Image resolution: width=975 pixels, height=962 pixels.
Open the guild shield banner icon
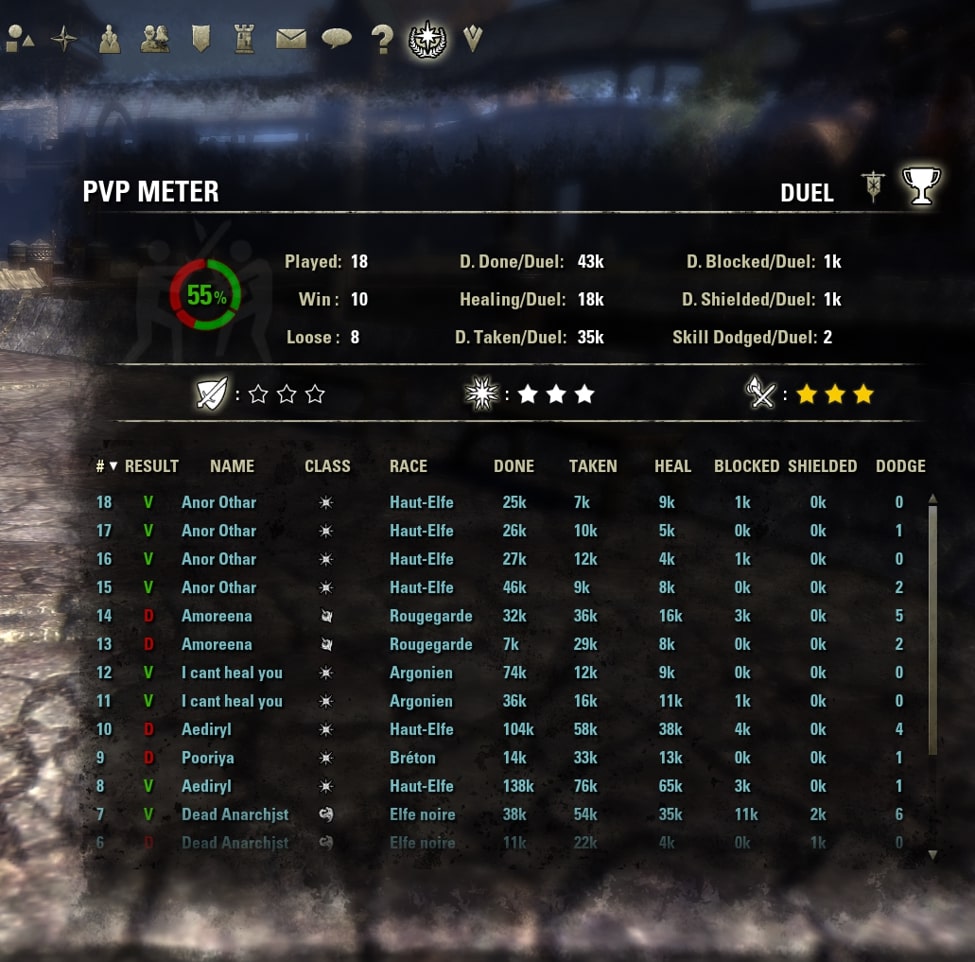point(201,39)
